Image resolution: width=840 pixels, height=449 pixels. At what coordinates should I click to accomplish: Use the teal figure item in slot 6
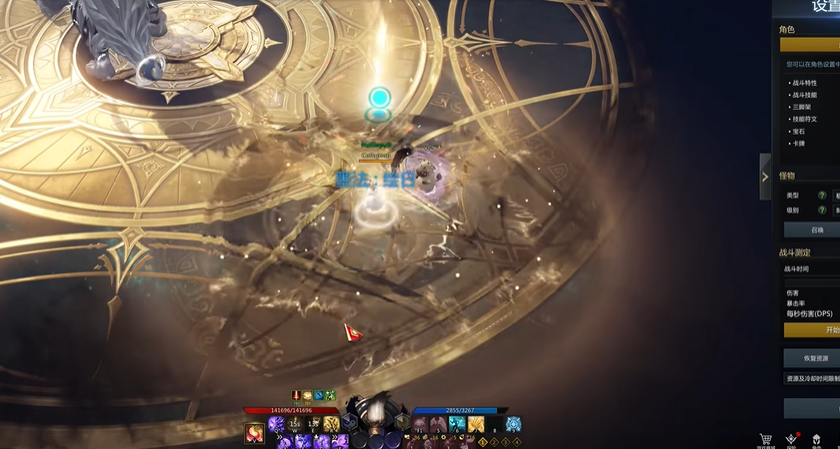[457, 424]
